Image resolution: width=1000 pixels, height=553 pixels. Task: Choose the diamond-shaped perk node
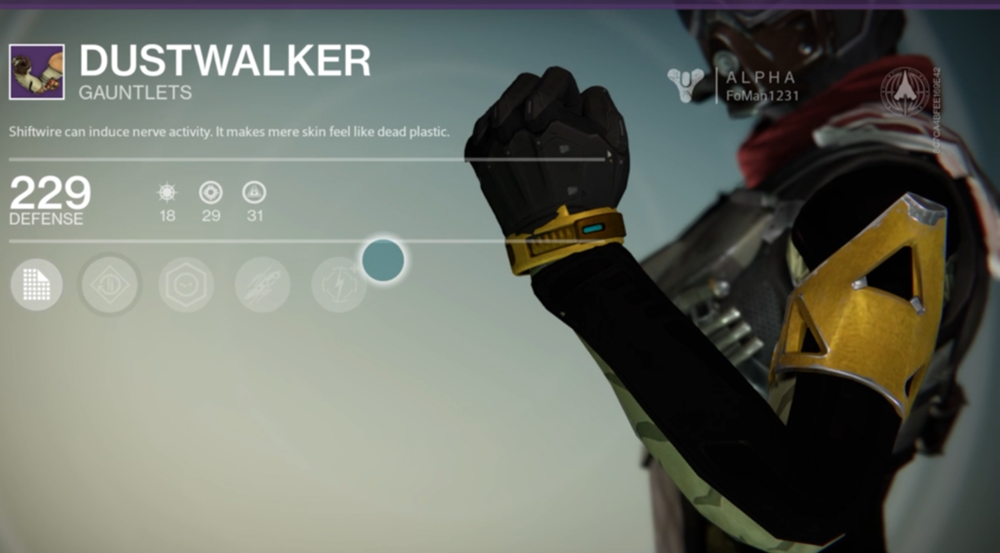tap(110, 285)
